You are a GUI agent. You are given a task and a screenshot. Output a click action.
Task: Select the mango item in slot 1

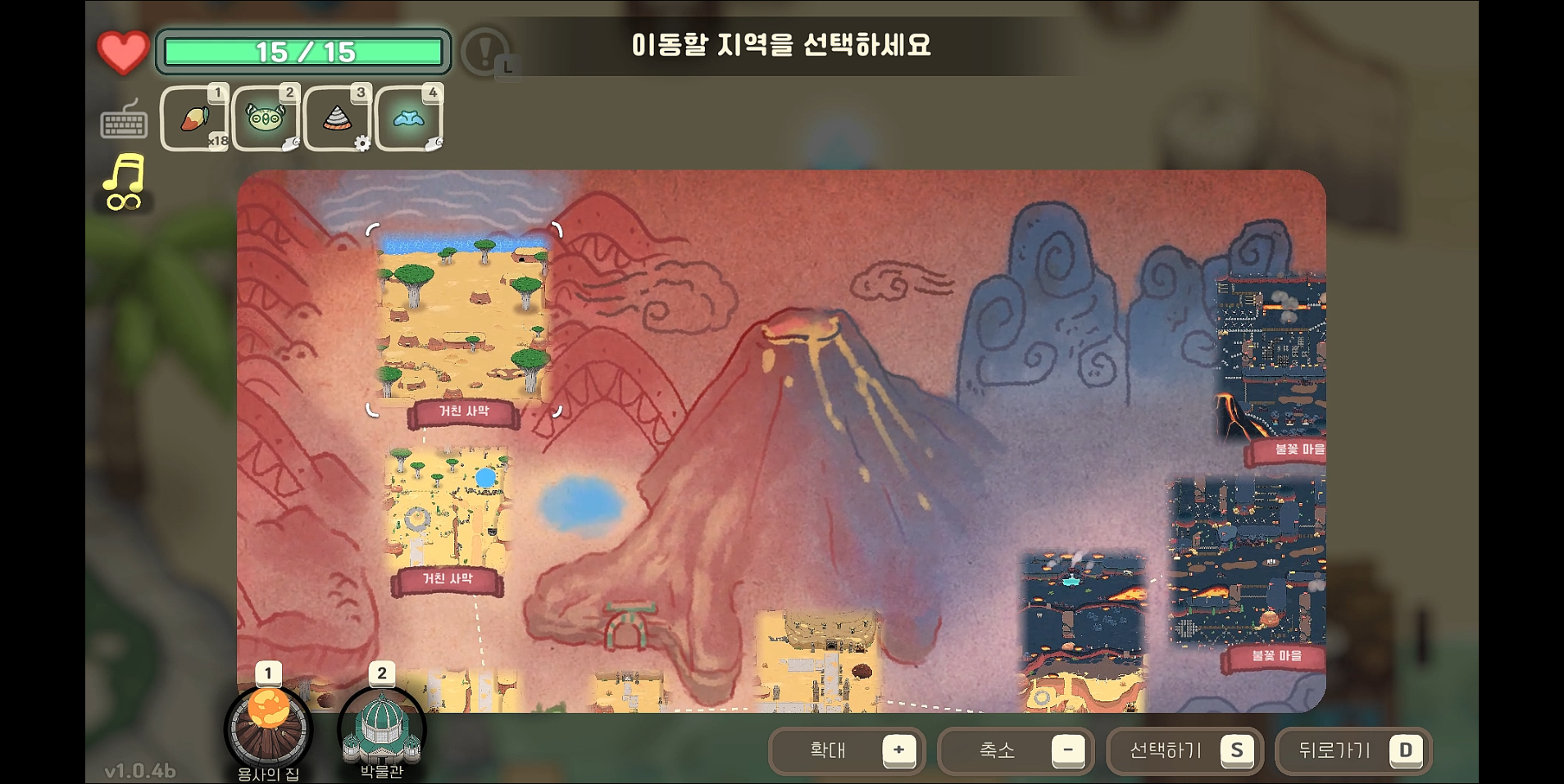(x=195, y=118)
